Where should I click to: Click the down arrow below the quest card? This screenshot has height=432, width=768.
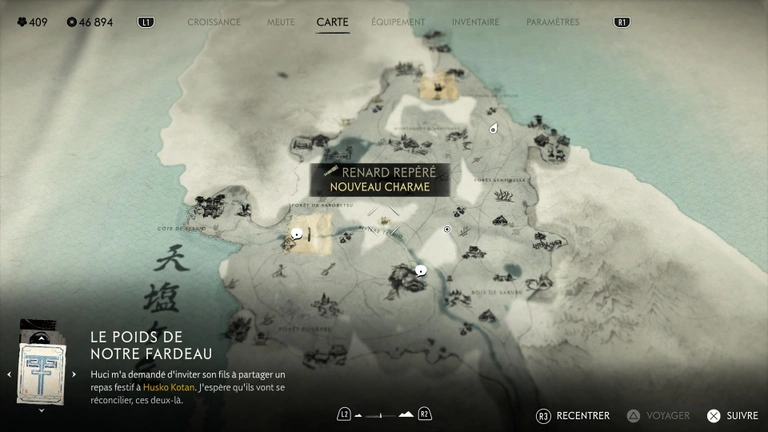coord(41,409)
